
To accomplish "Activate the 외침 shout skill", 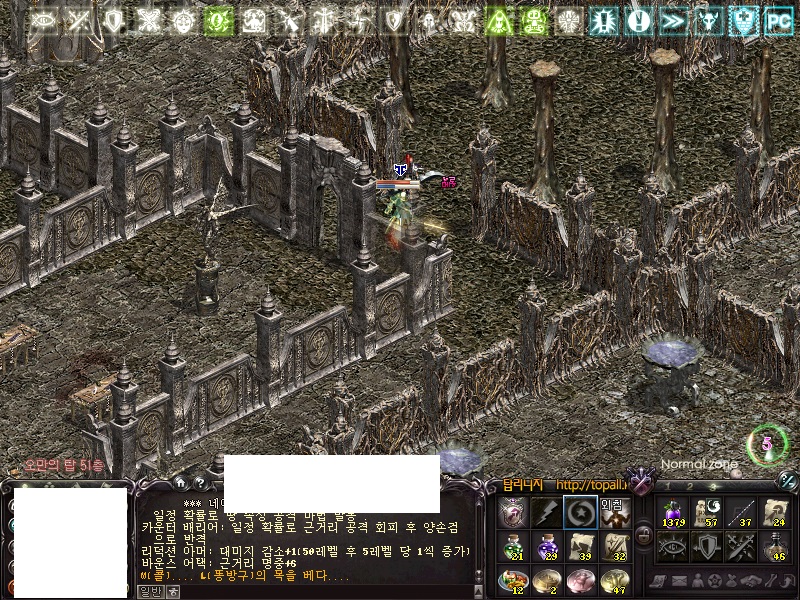I will [x=614, y=512].
